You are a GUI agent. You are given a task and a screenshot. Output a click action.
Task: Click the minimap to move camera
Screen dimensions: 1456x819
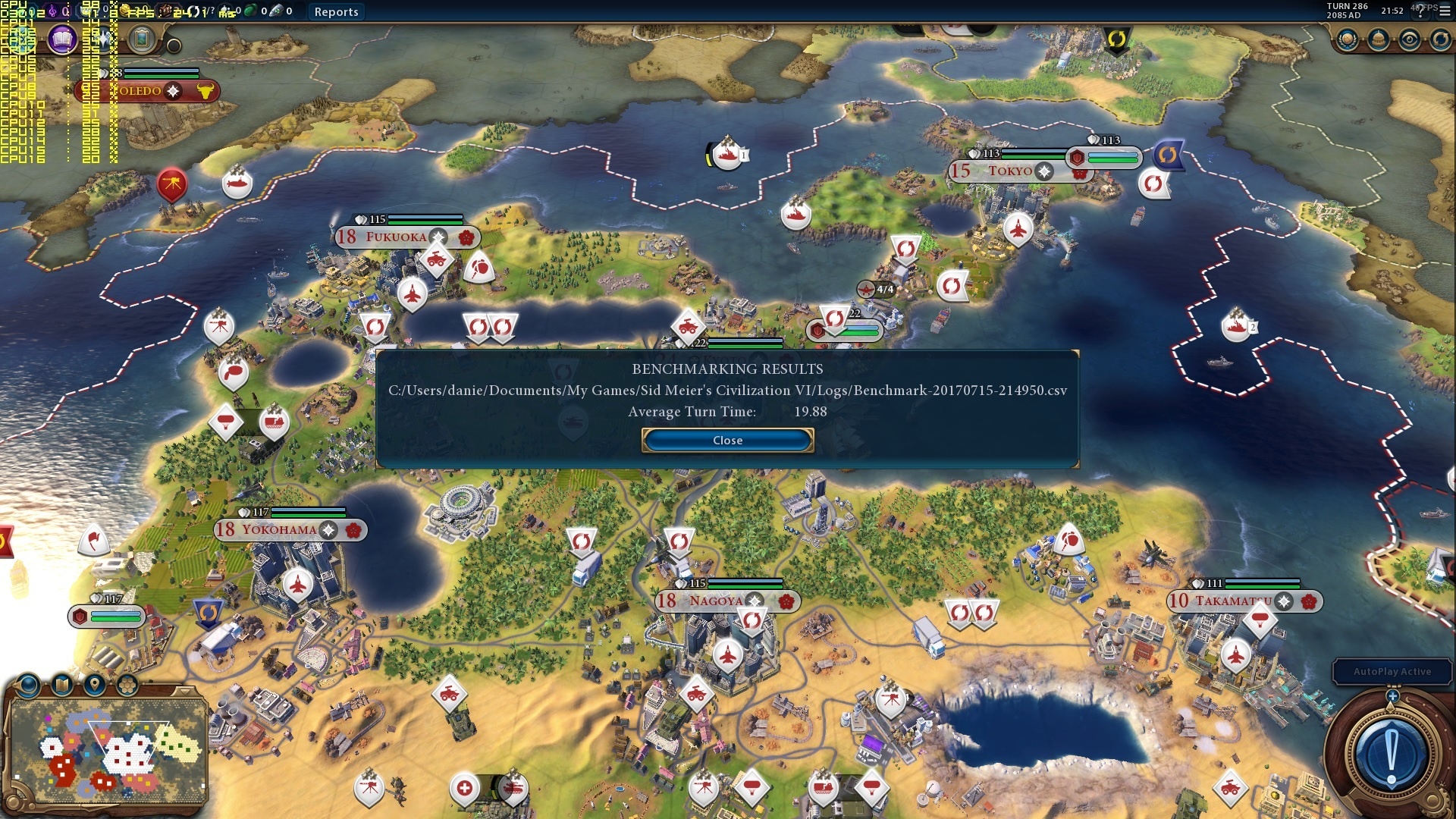106,751
